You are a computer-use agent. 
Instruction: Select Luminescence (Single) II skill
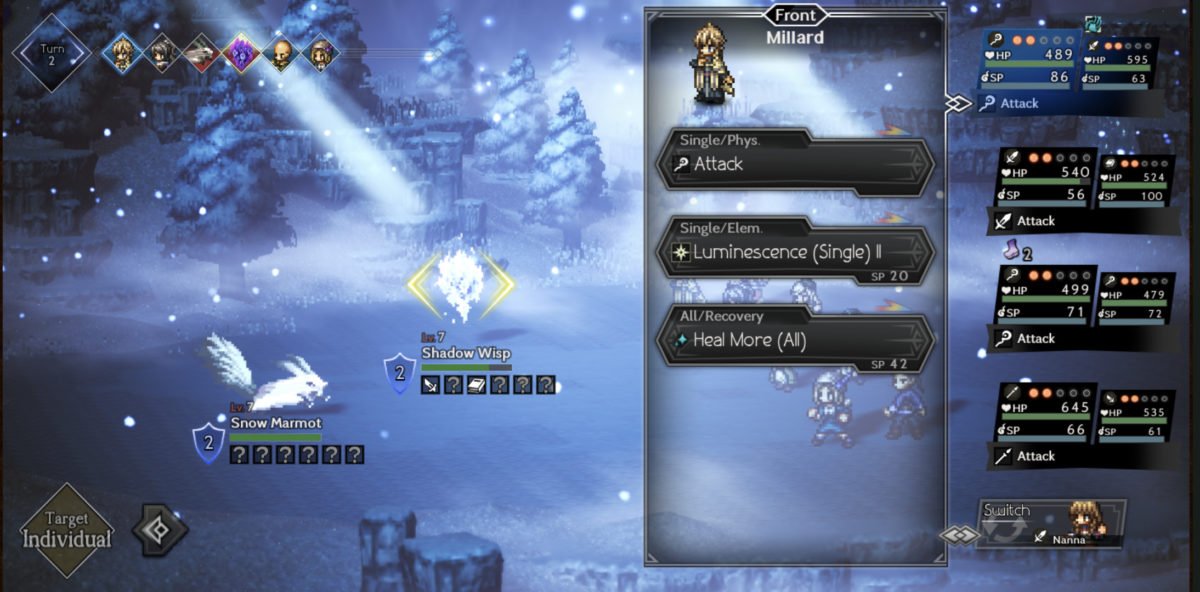(x=795, y=252)
